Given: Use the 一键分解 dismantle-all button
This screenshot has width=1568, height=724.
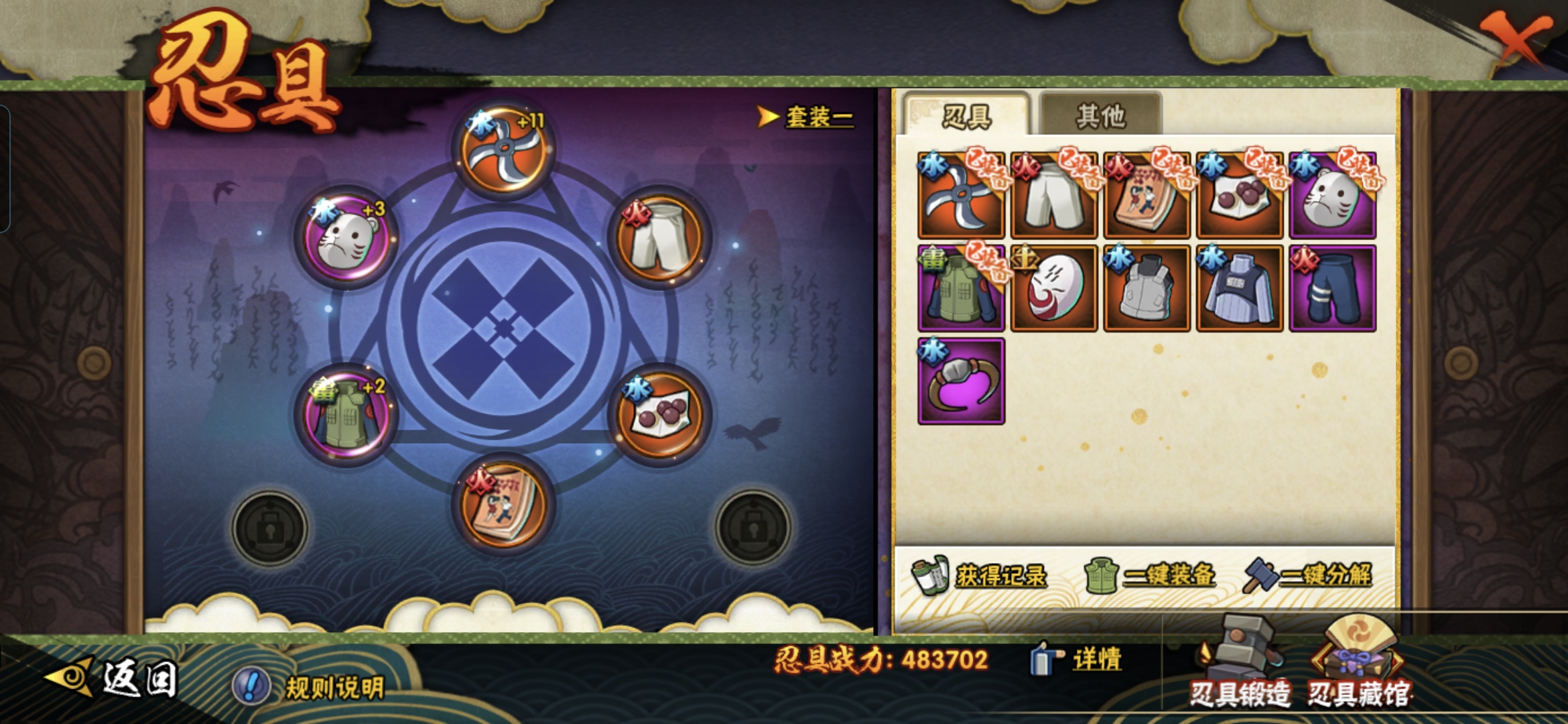Looking at the screenshot, I should point(1308,575).
